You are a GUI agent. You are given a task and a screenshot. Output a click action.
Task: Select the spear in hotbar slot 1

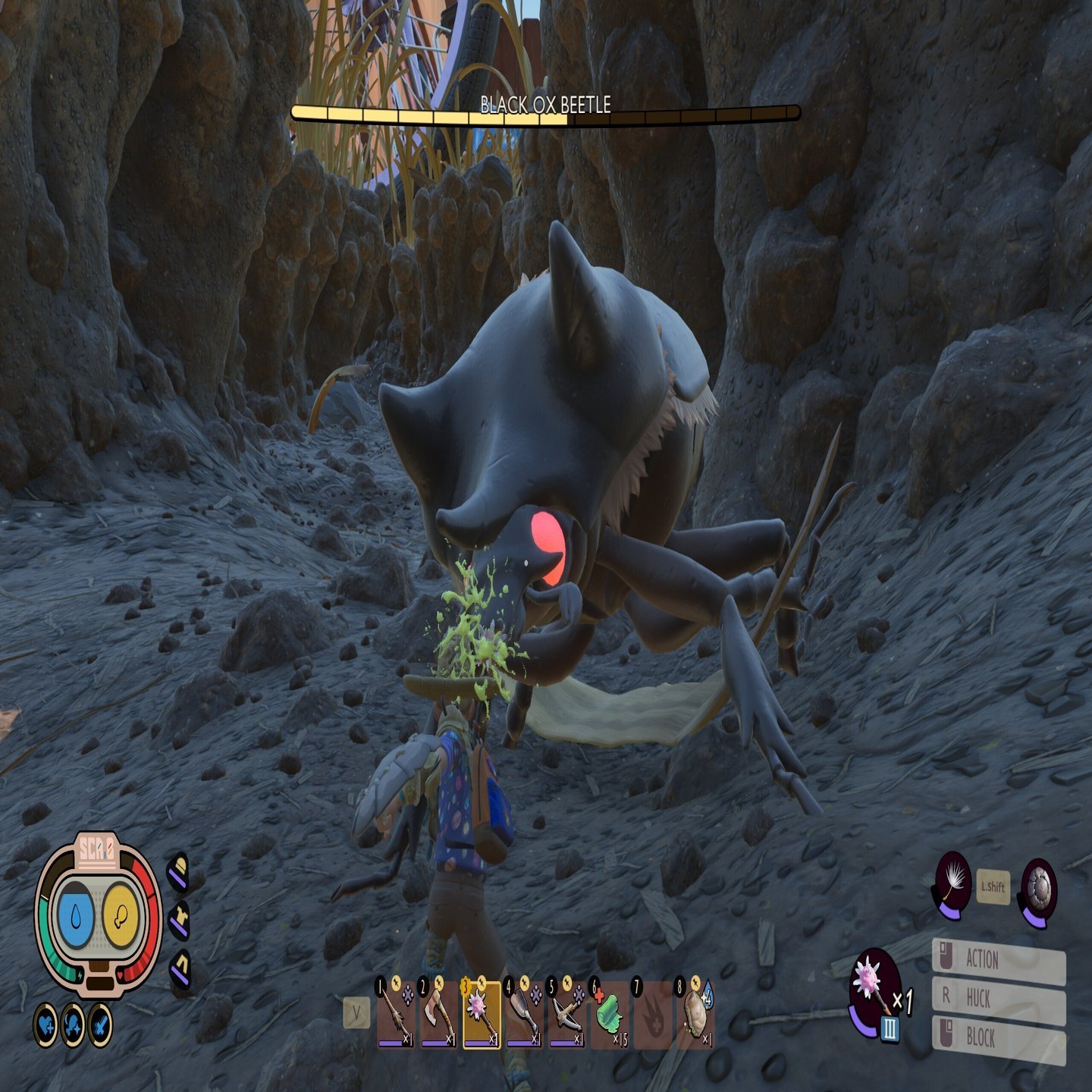[395, 1014]
